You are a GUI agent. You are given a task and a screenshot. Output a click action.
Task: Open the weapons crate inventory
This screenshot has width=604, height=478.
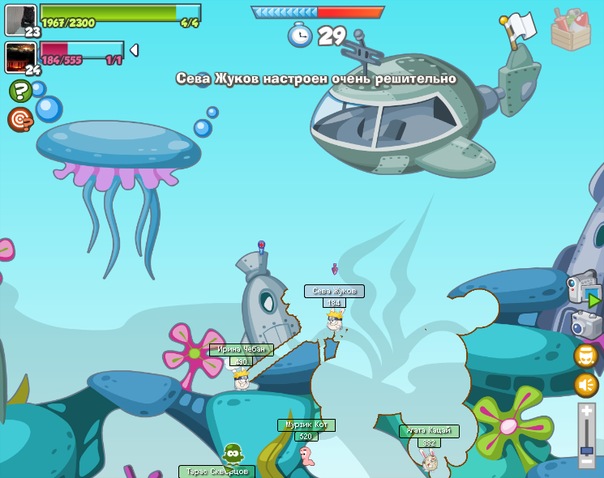(x=572, y=27)
